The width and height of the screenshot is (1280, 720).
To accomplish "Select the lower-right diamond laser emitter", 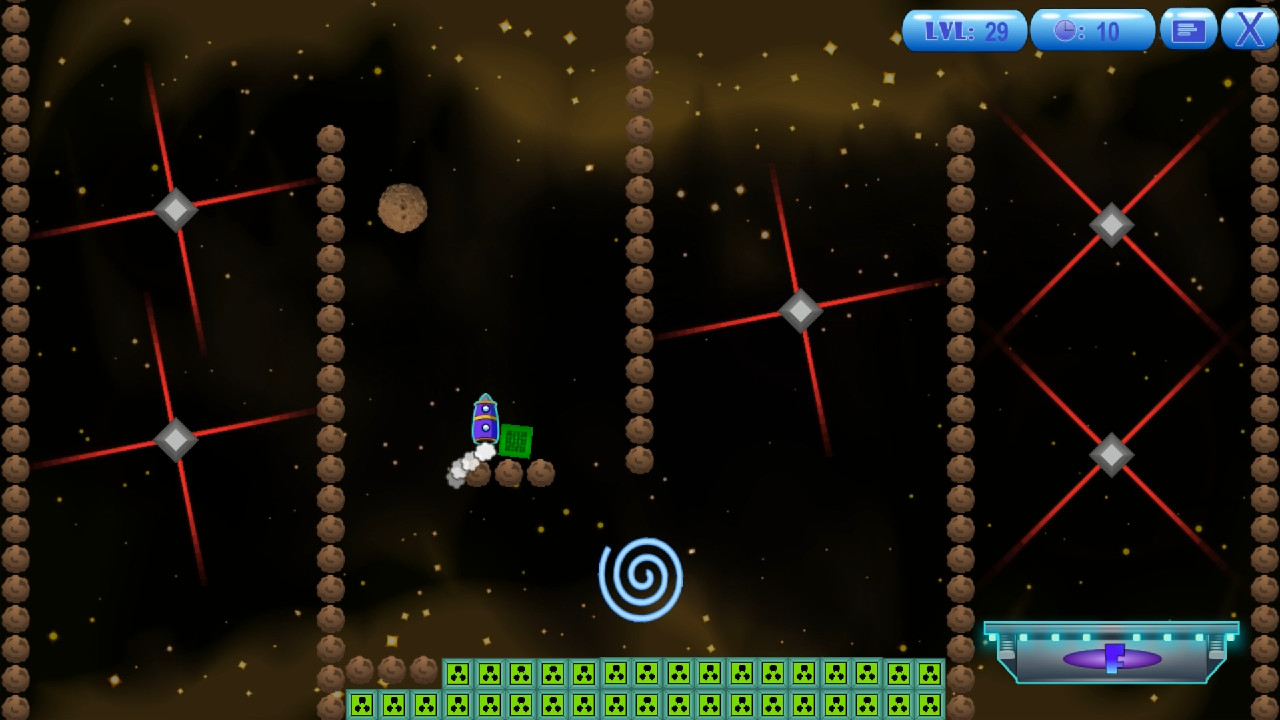I will click(1111, 453).
